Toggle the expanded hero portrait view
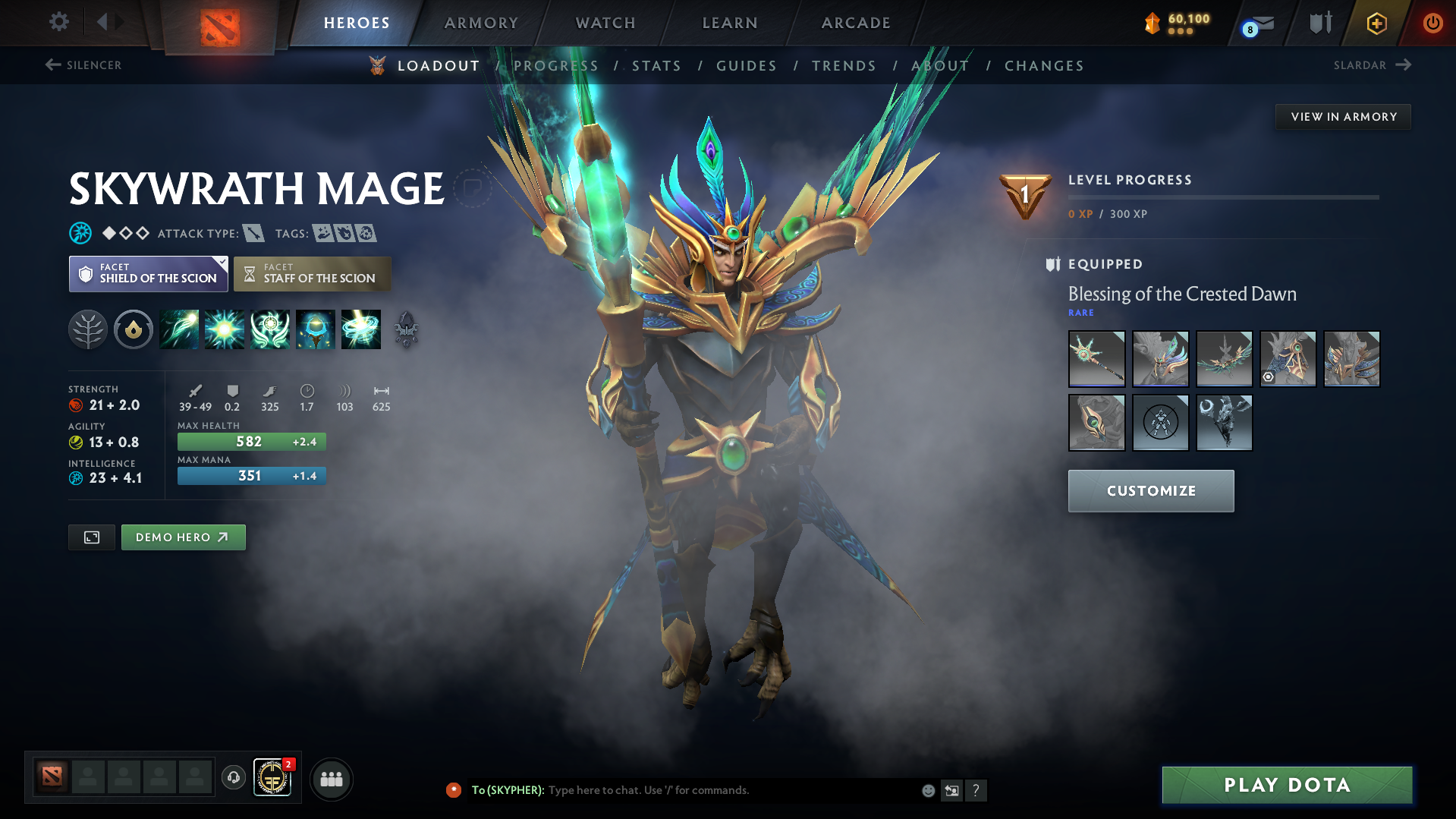The image size is (1456, 819). [91, 537]
